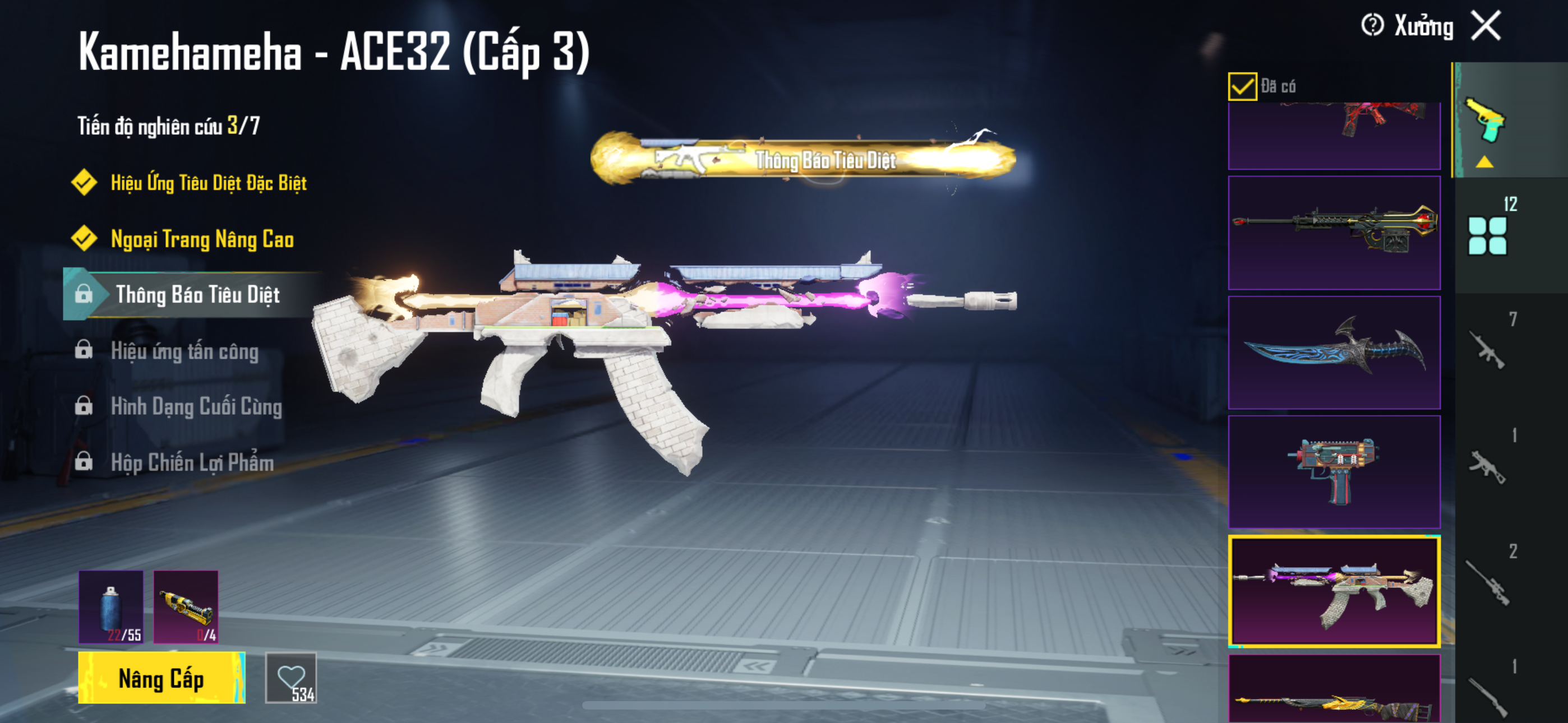Play the Thông Báo Tiêu Diệt preview banner
This screenshot has width=1568, height=723.
804,159
